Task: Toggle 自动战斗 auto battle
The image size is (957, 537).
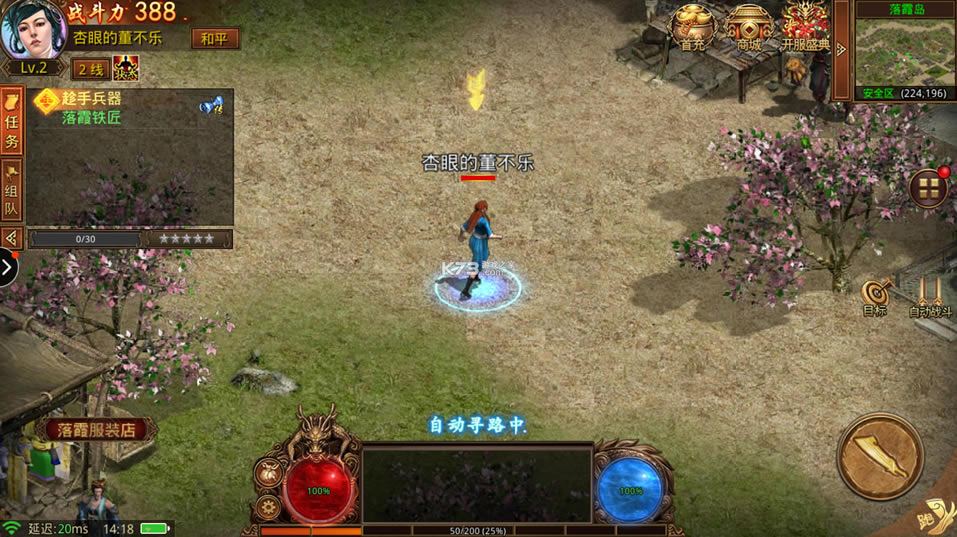Action: [x=931, y=297]
